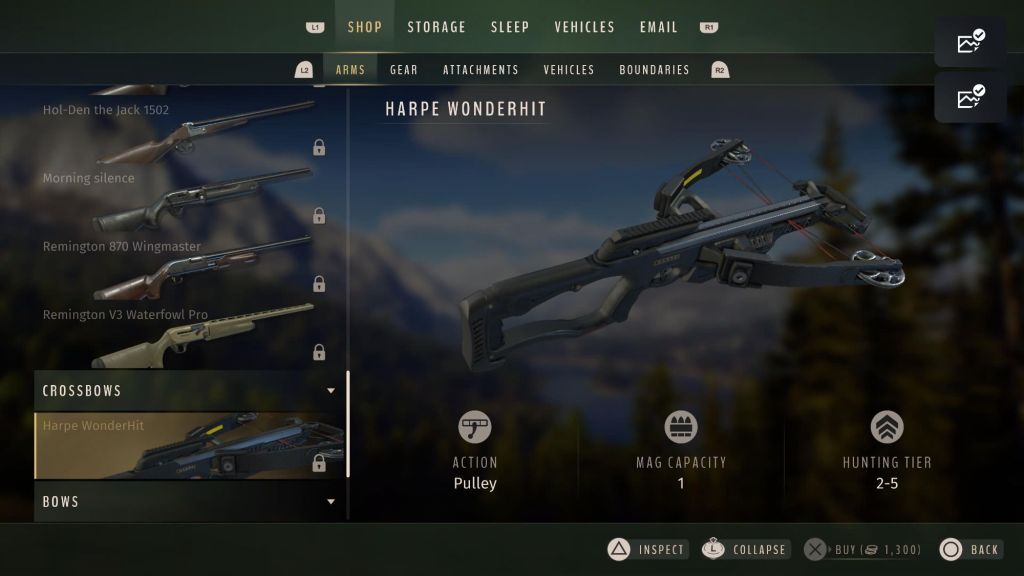Select the Harpe WonderHit crossbow entry

[x=190, y=446]
